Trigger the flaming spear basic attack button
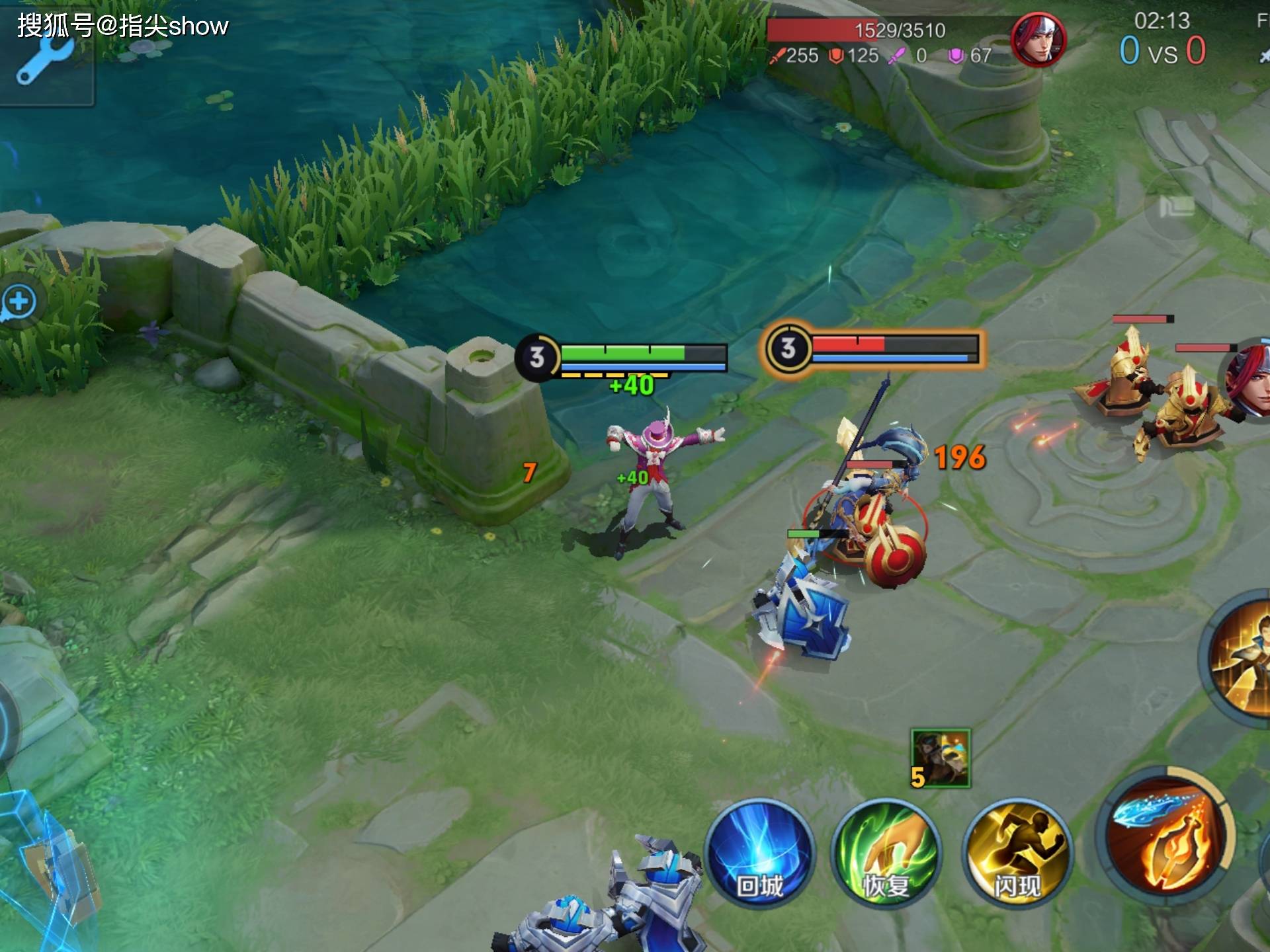 1165,836
